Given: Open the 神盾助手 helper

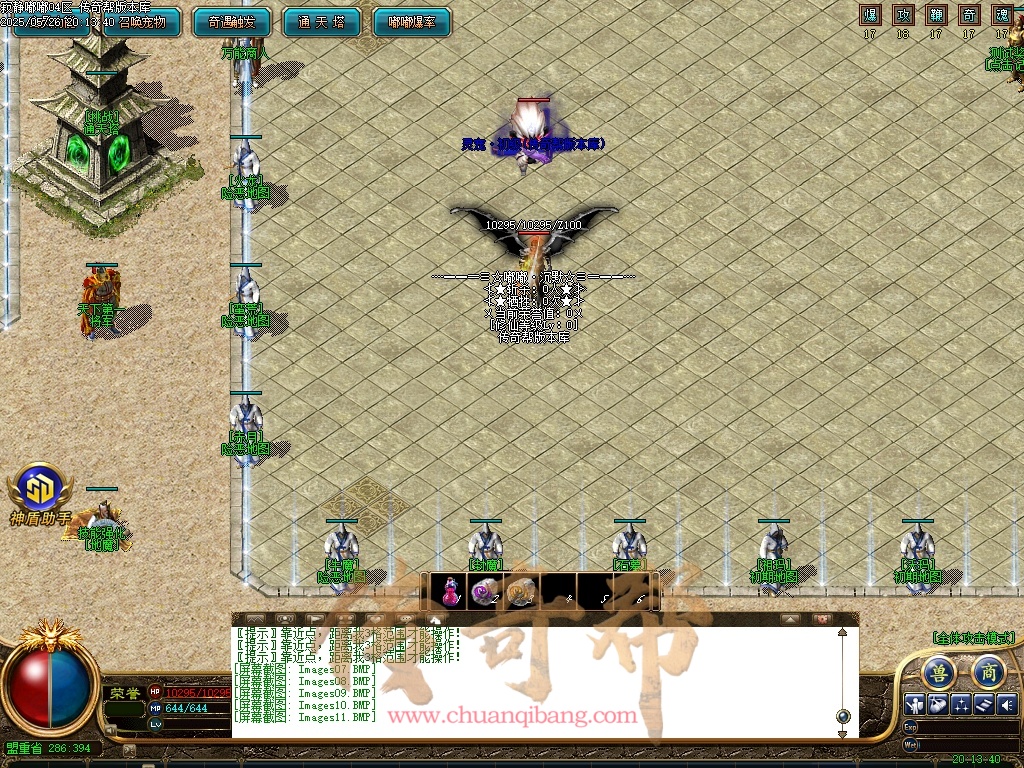Looking at the screenshot, I should pyautogui.click(x=40, y=494).
